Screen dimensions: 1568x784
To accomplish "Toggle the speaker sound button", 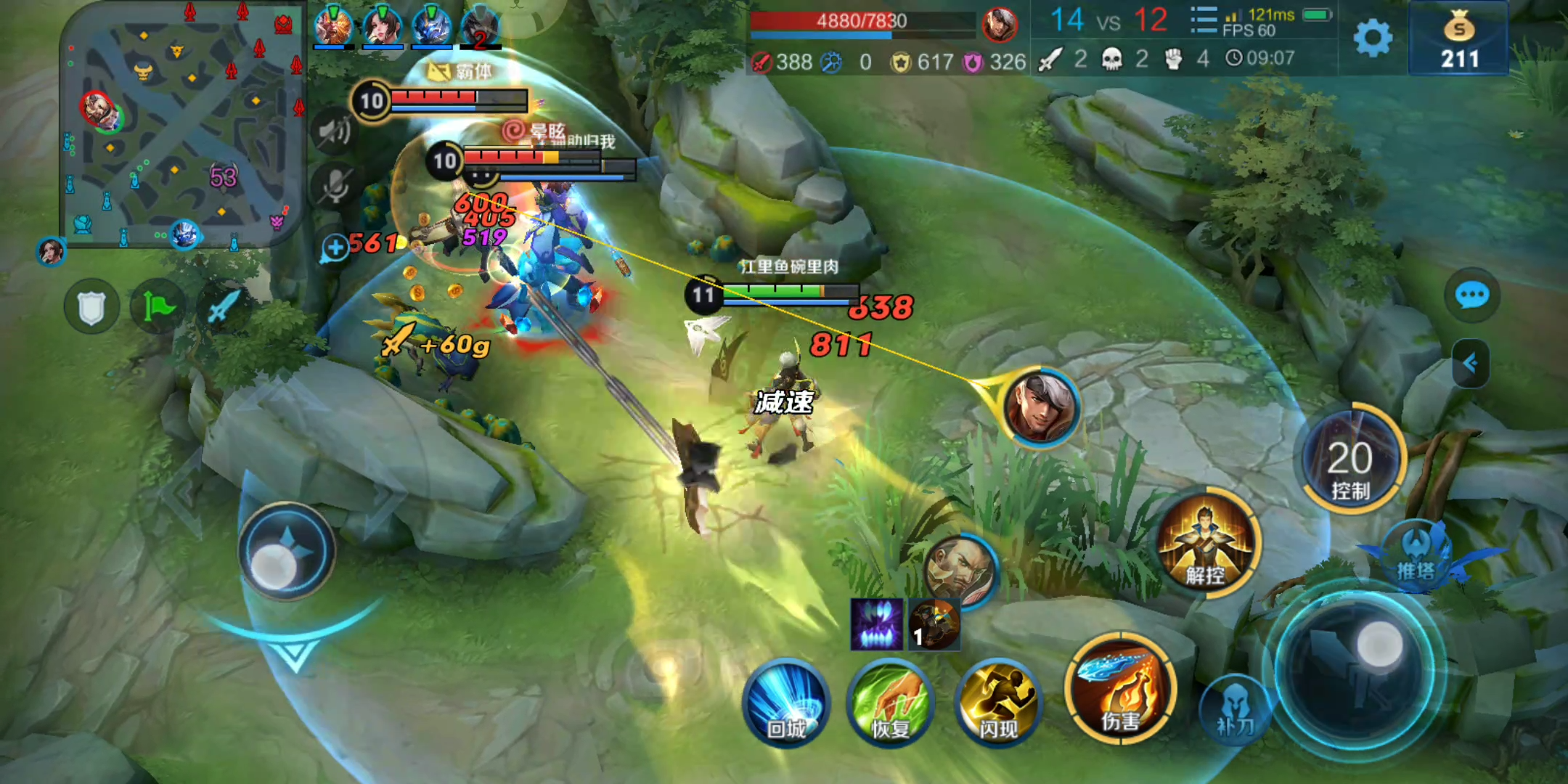I will click(x=333, y=131).
